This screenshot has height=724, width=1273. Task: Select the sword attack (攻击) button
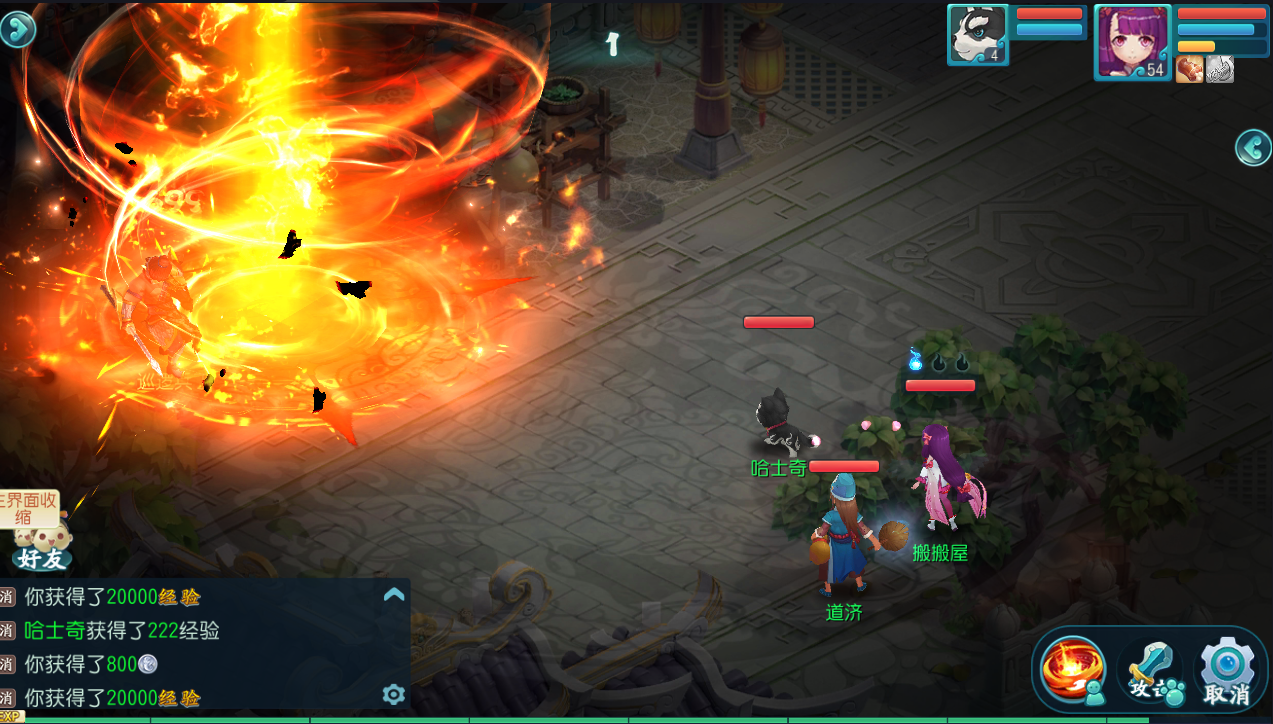tap(1151, 669)
